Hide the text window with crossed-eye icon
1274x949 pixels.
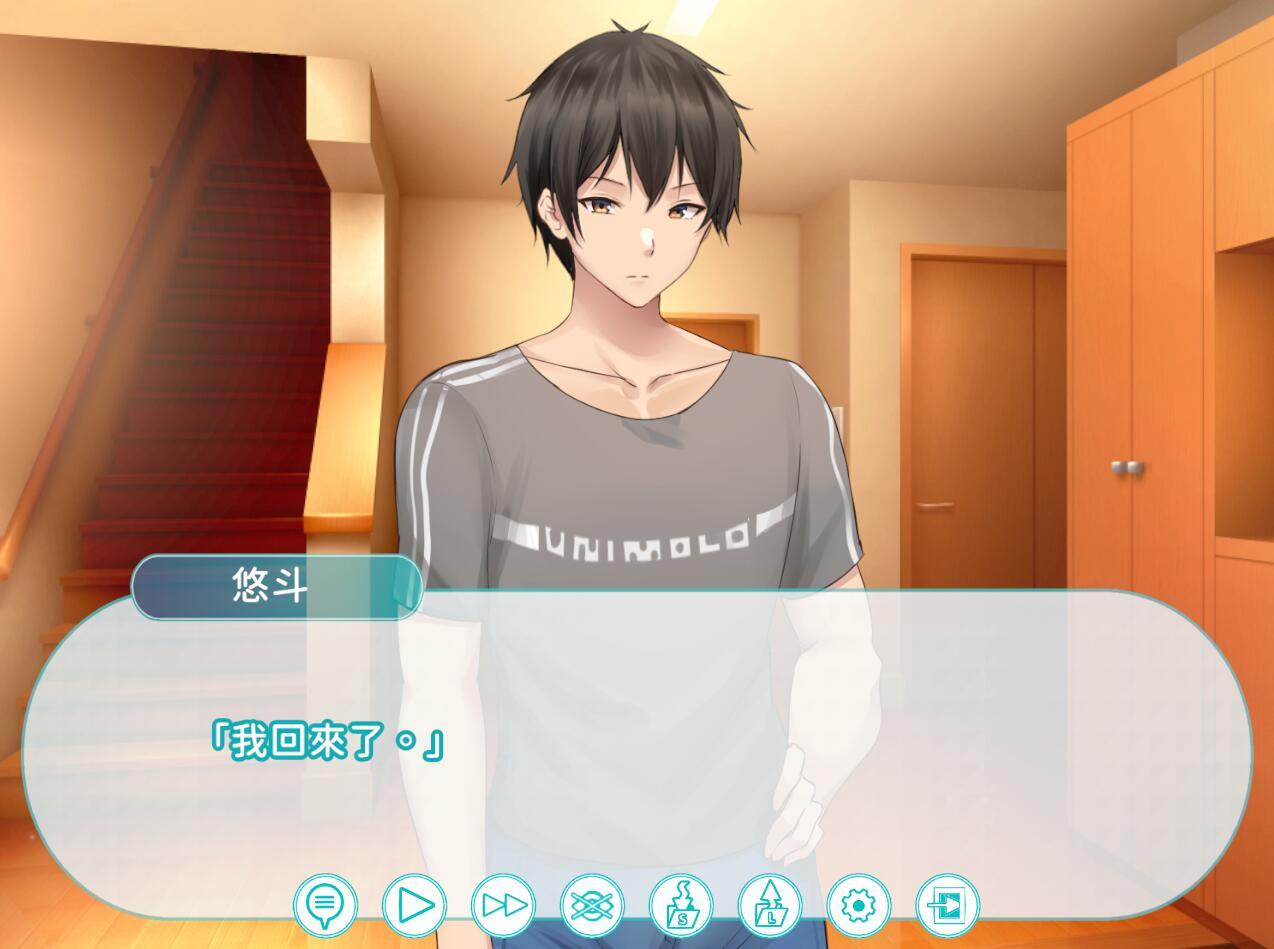[592, 906]
